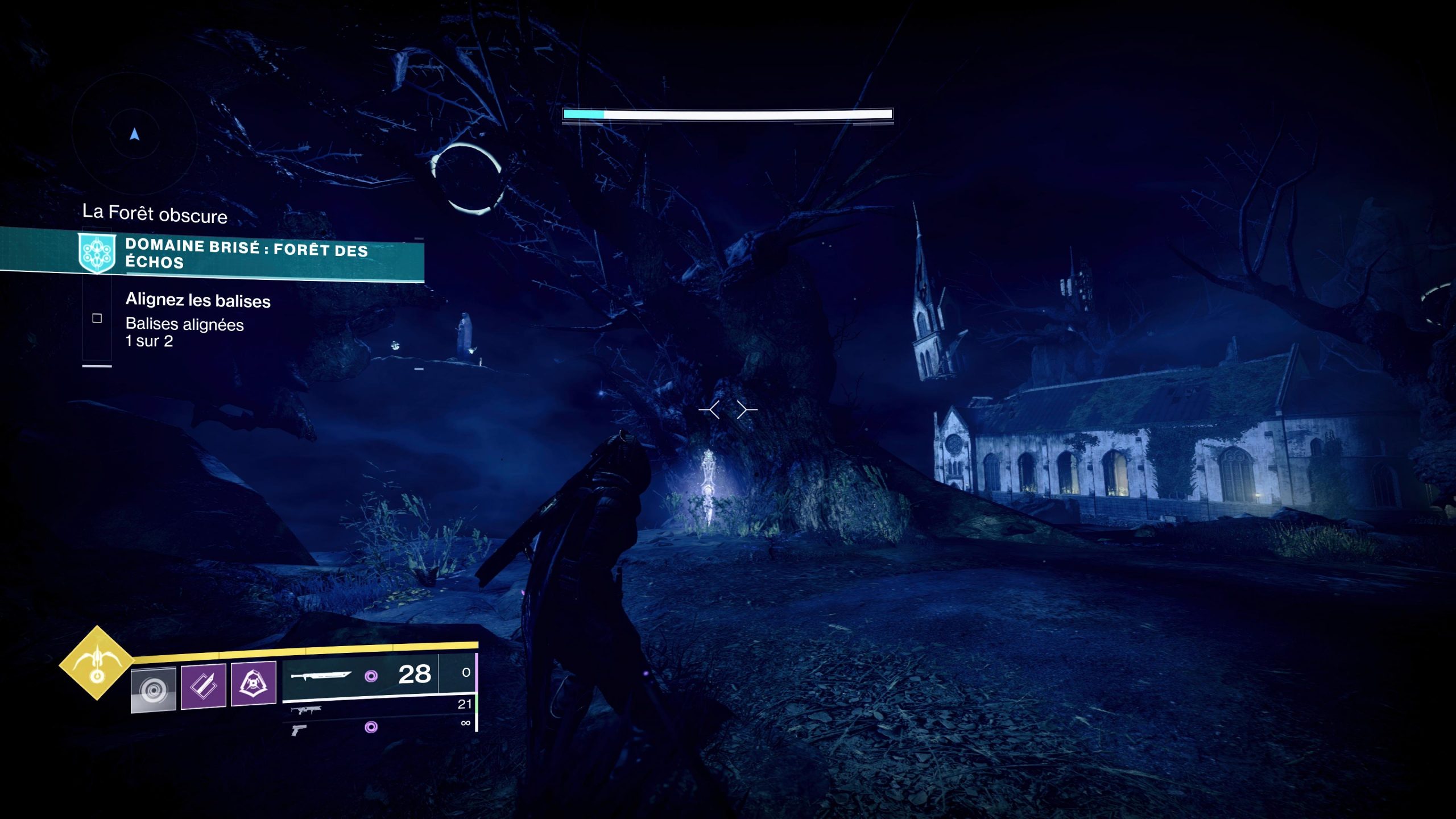Tick the Balises alignées objective checkbox
Viewport: 1456px width, 819px height.
coord(97,318)
